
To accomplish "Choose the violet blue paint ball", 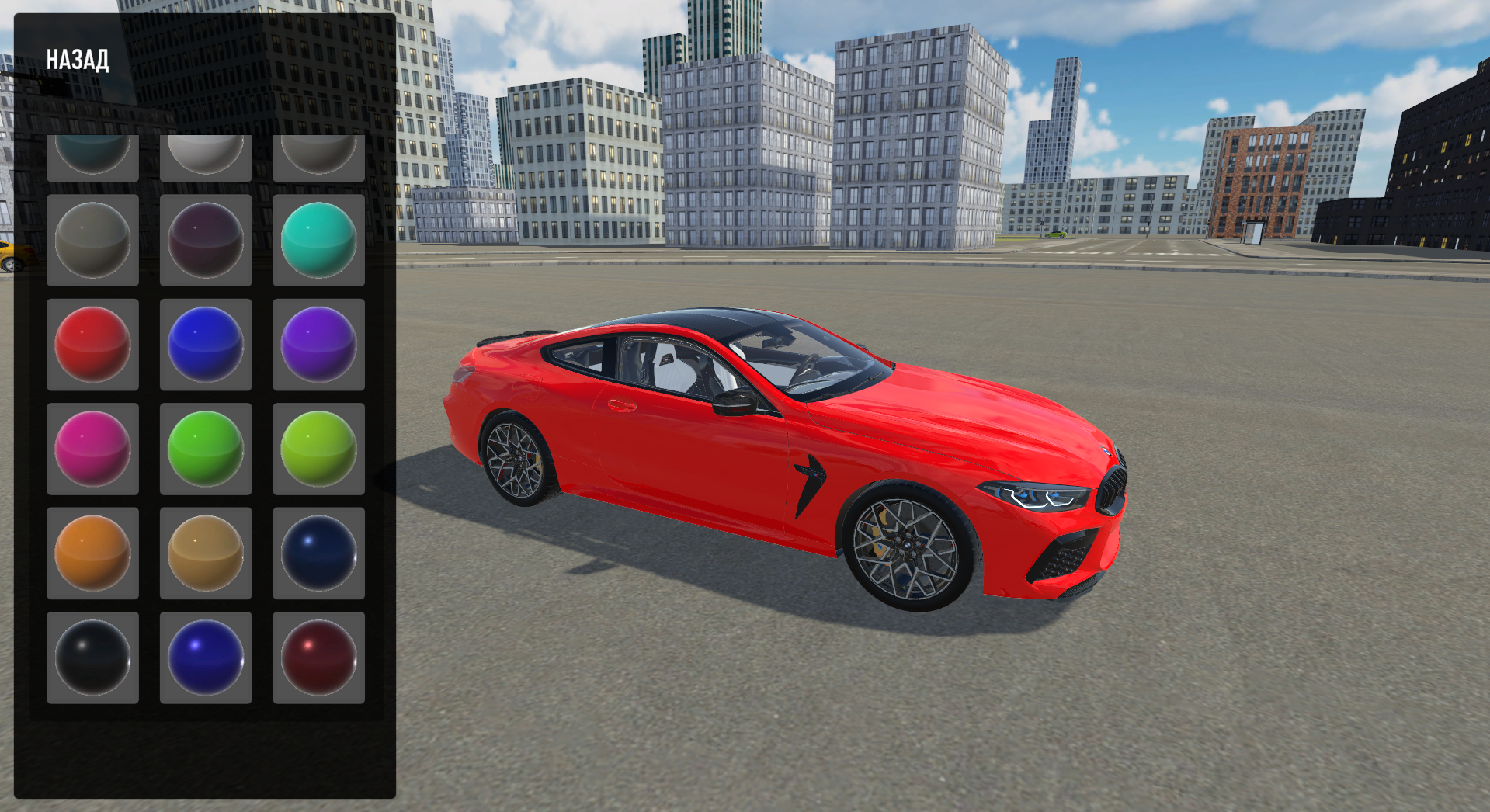I will 206,659.
